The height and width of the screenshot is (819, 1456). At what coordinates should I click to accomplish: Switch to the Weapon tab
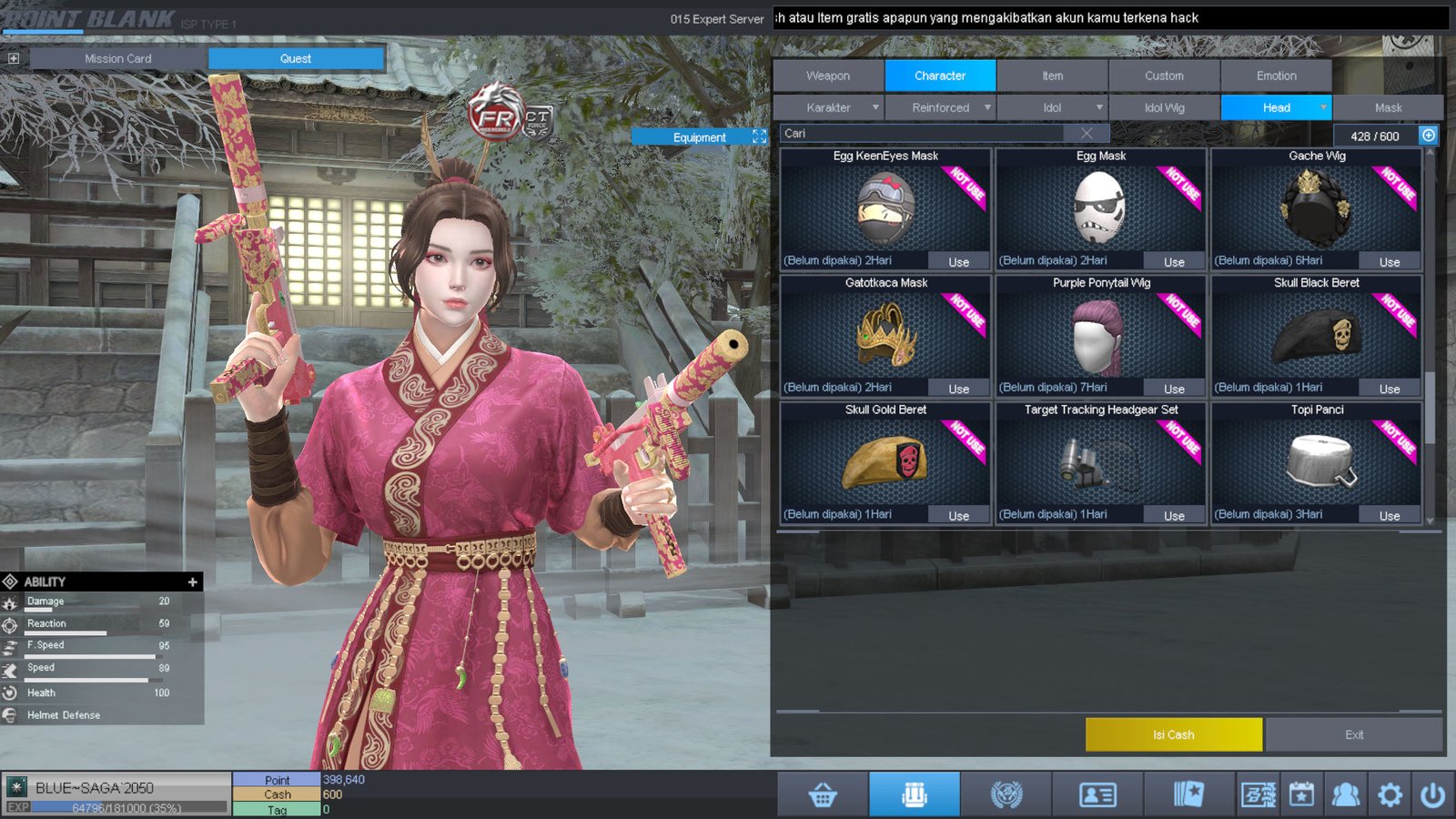pyautogui.click(x=828, y=76)
